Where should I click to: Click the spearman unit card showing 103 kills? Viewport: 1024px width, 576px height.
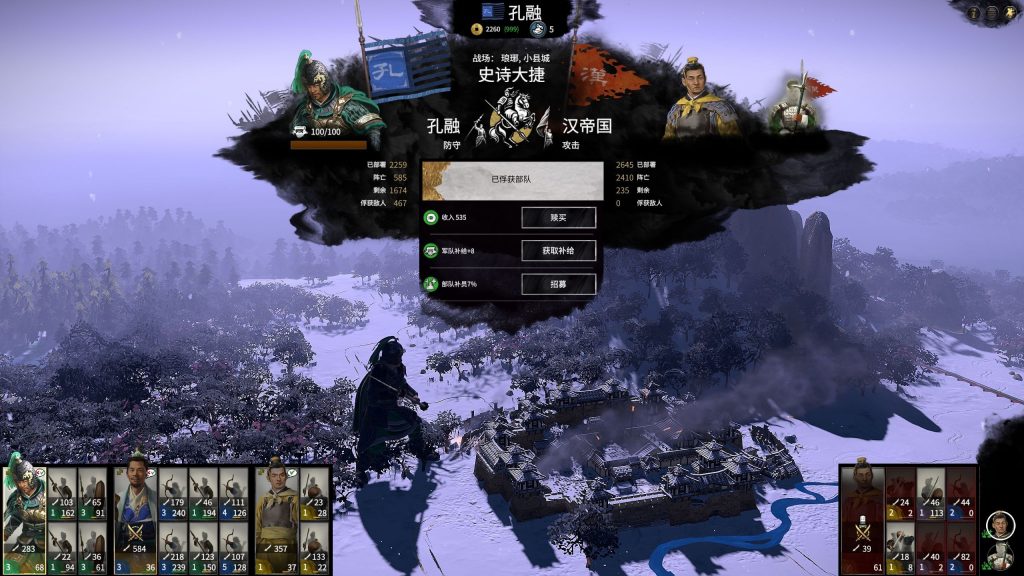pos(62,494)
